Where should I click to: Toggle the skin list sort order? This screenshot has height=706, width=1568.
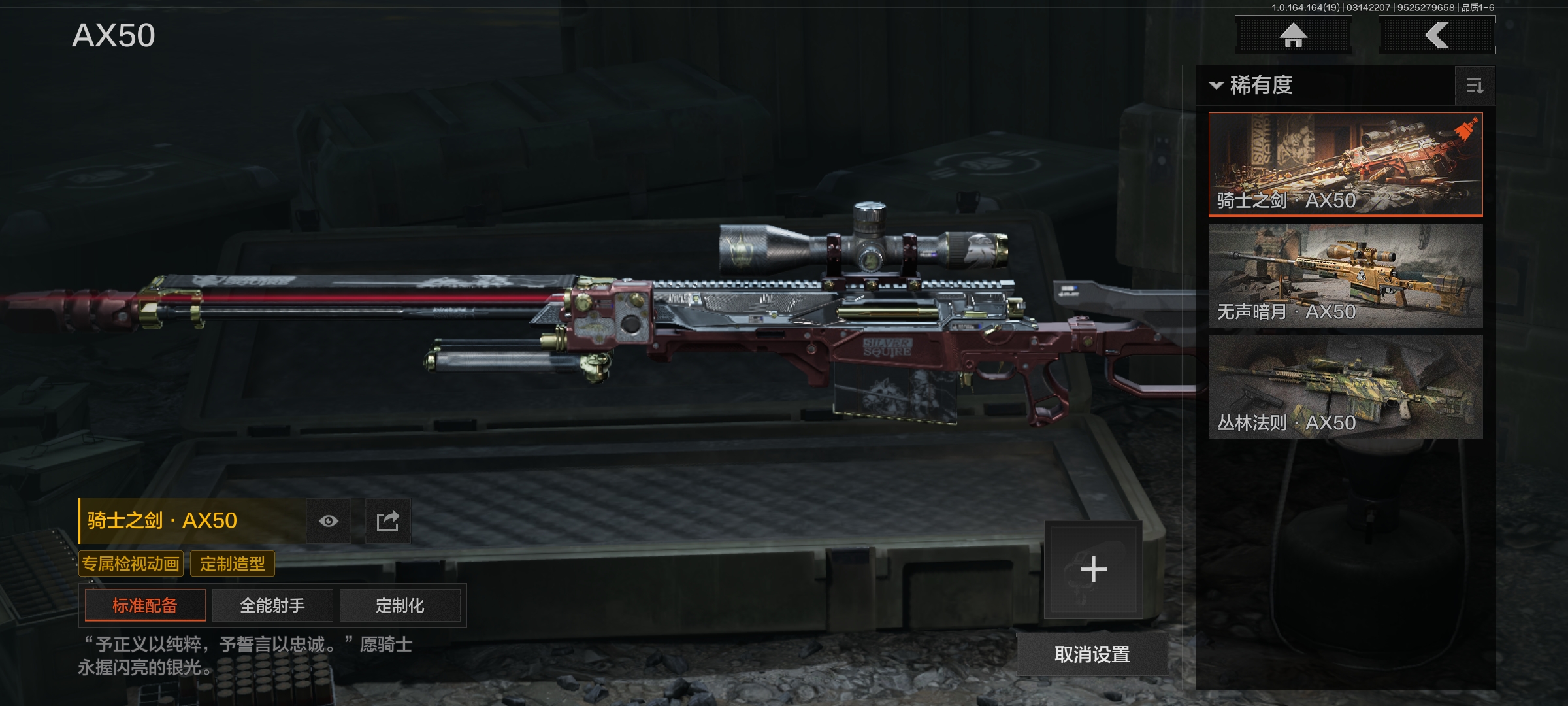point(1475,86)
